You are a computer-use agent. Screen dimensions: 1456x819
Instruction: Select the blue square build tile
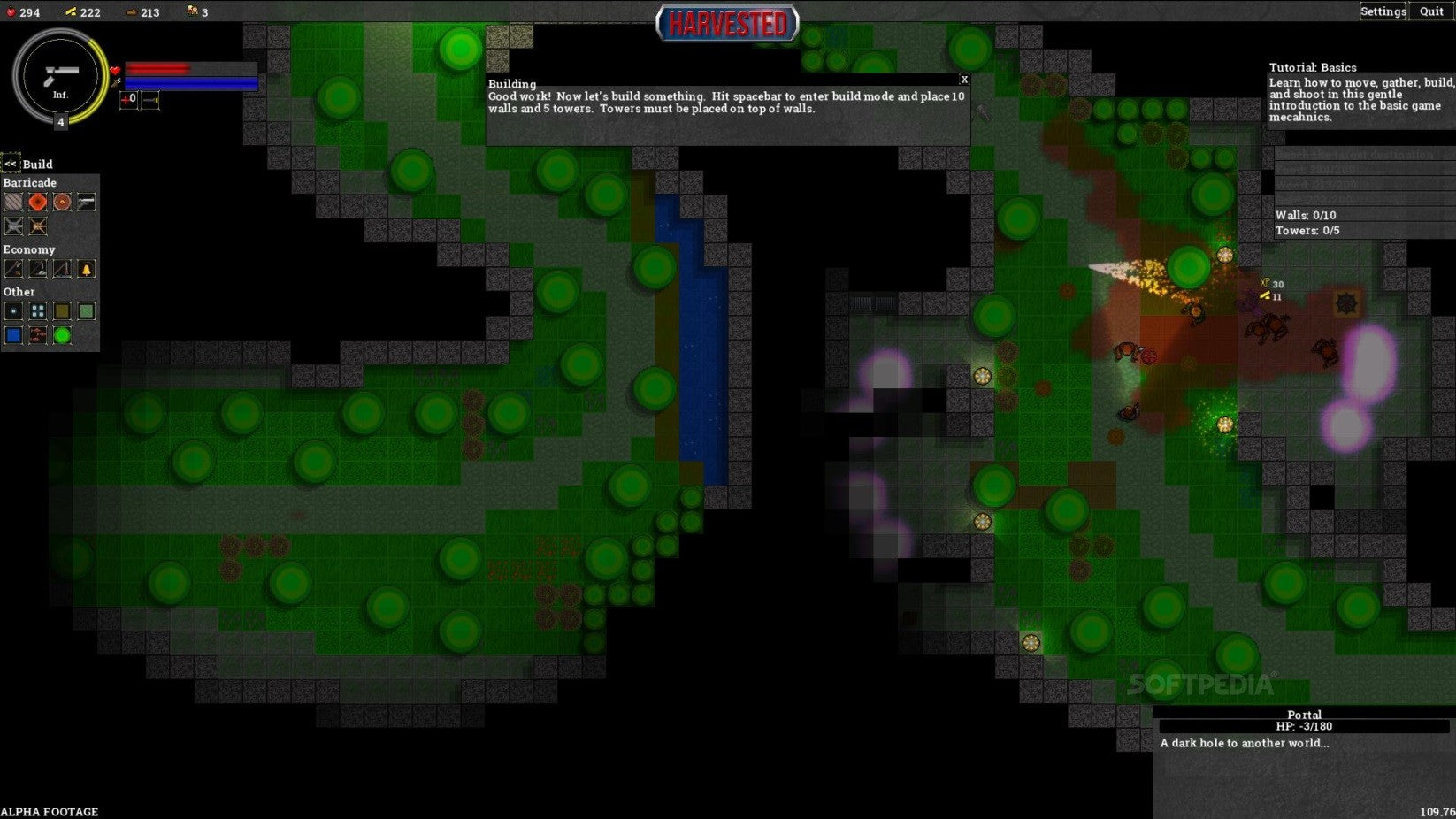tap(13, 335)
